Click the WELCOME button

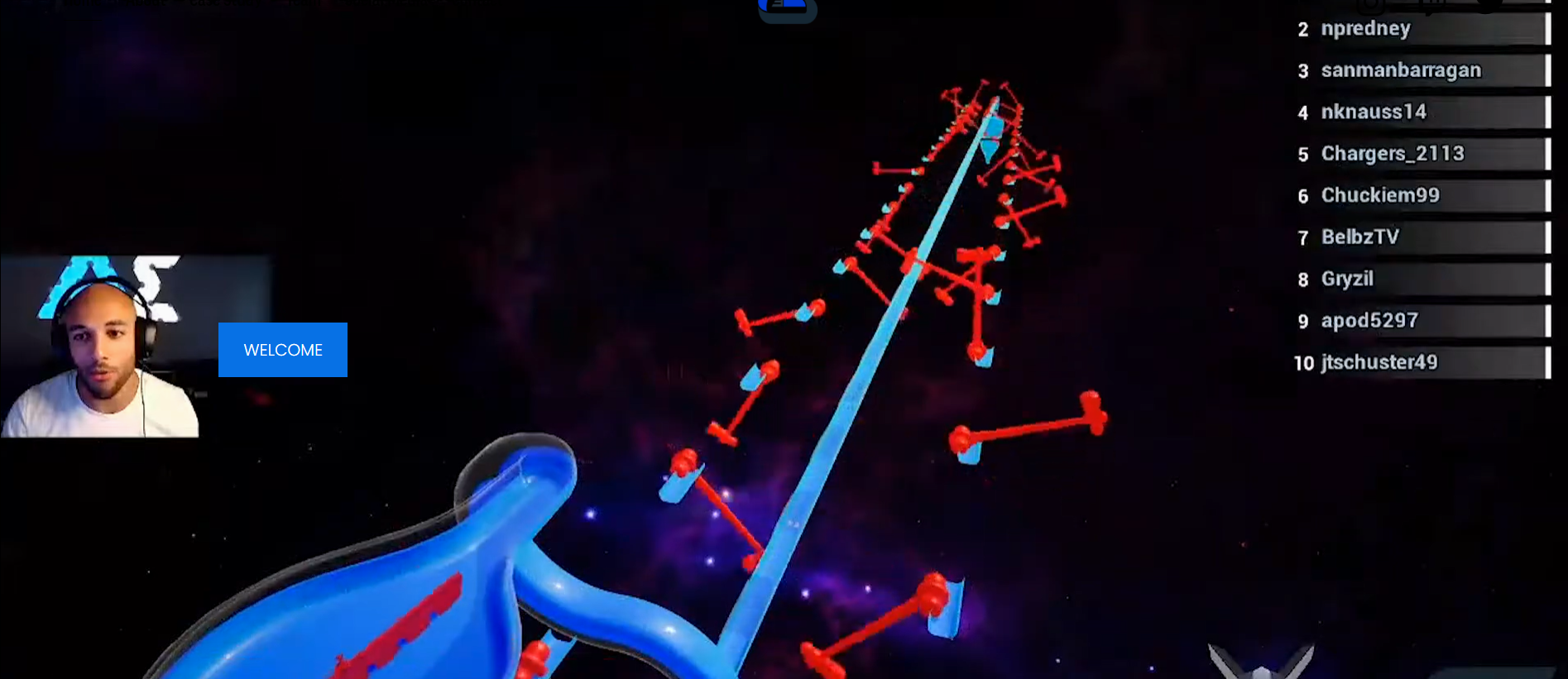coord(282,349)
